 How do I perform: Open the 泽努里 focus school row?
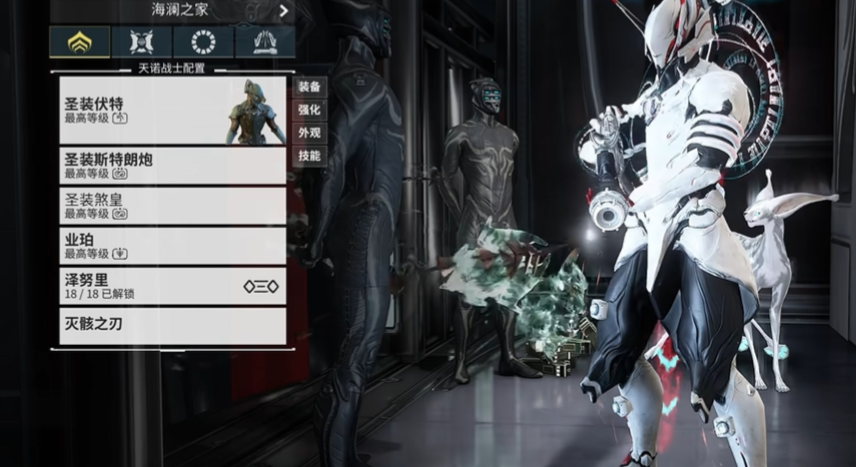[172, 286]
